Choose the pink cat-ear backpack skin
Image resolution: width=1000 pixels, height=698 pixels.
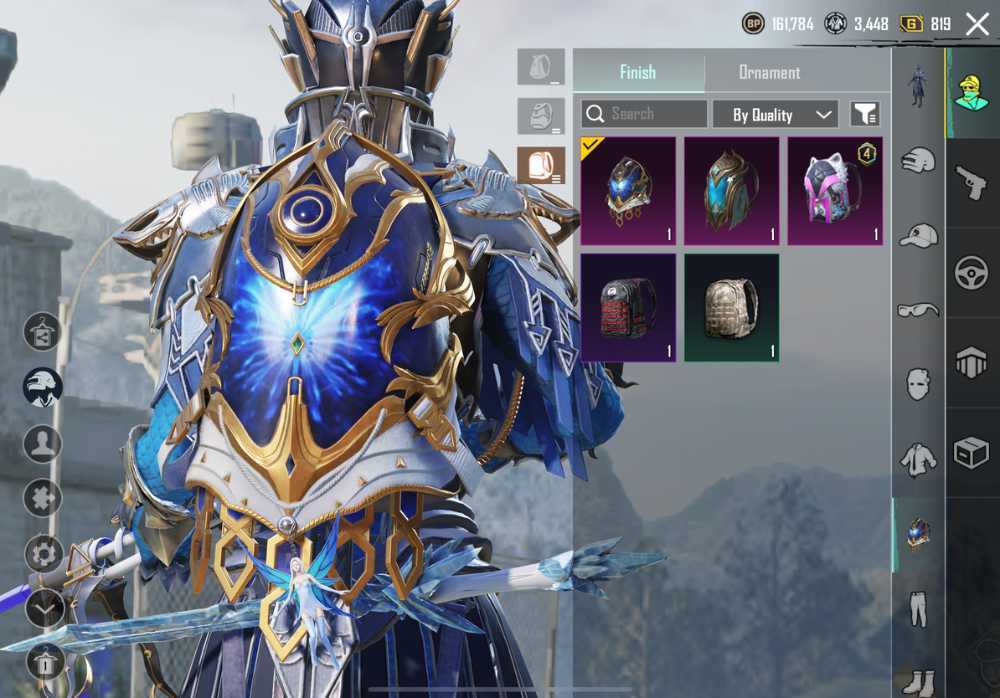835,191
